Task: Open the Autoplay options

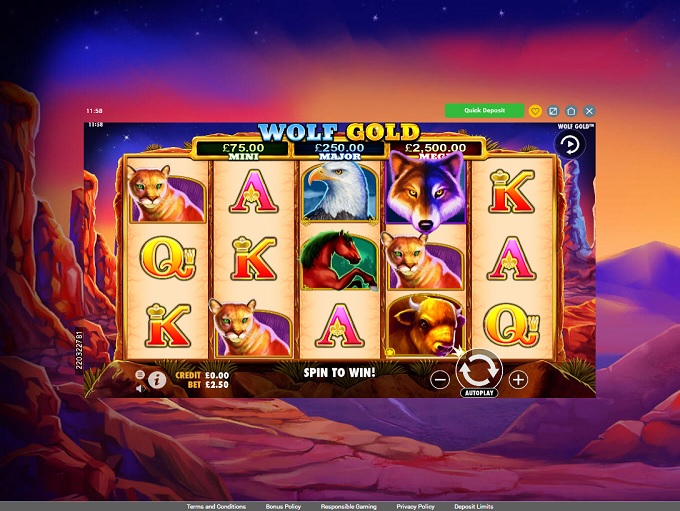Action: coord(478,393)
